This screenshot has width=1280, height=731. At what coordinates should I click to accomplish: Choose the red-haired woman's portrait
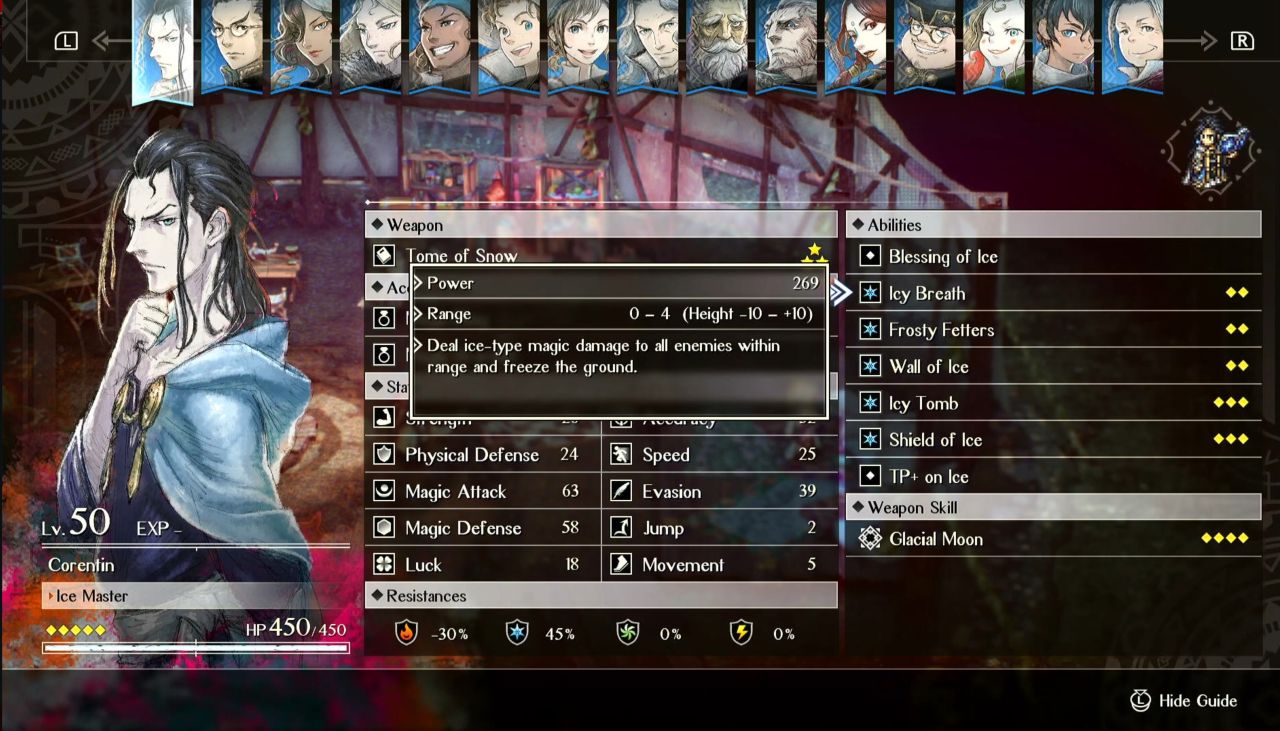[x=856, y=46]
